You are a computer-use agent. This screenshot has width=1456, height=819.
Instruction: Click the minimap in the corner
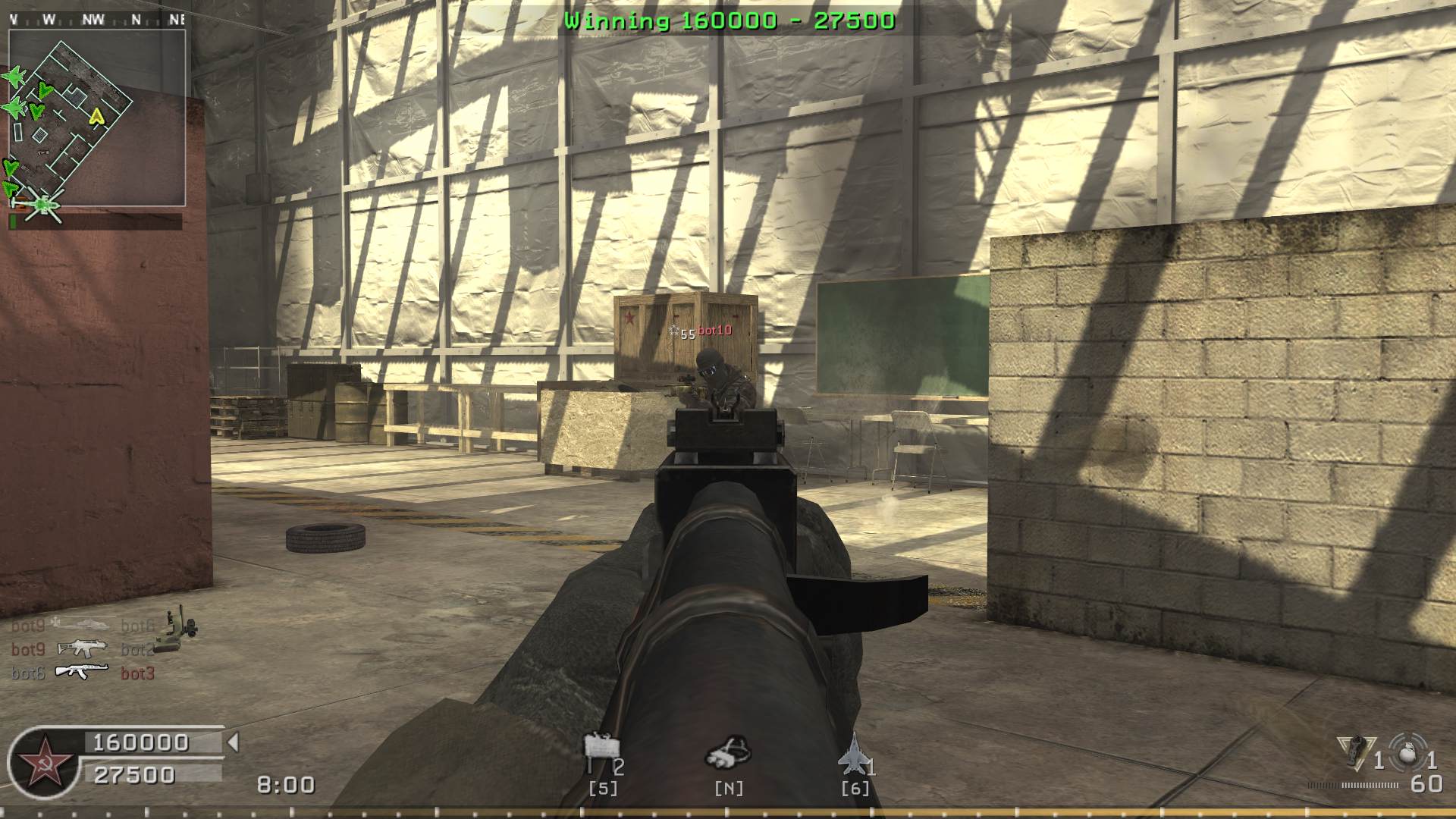click(x=97, y=118)
